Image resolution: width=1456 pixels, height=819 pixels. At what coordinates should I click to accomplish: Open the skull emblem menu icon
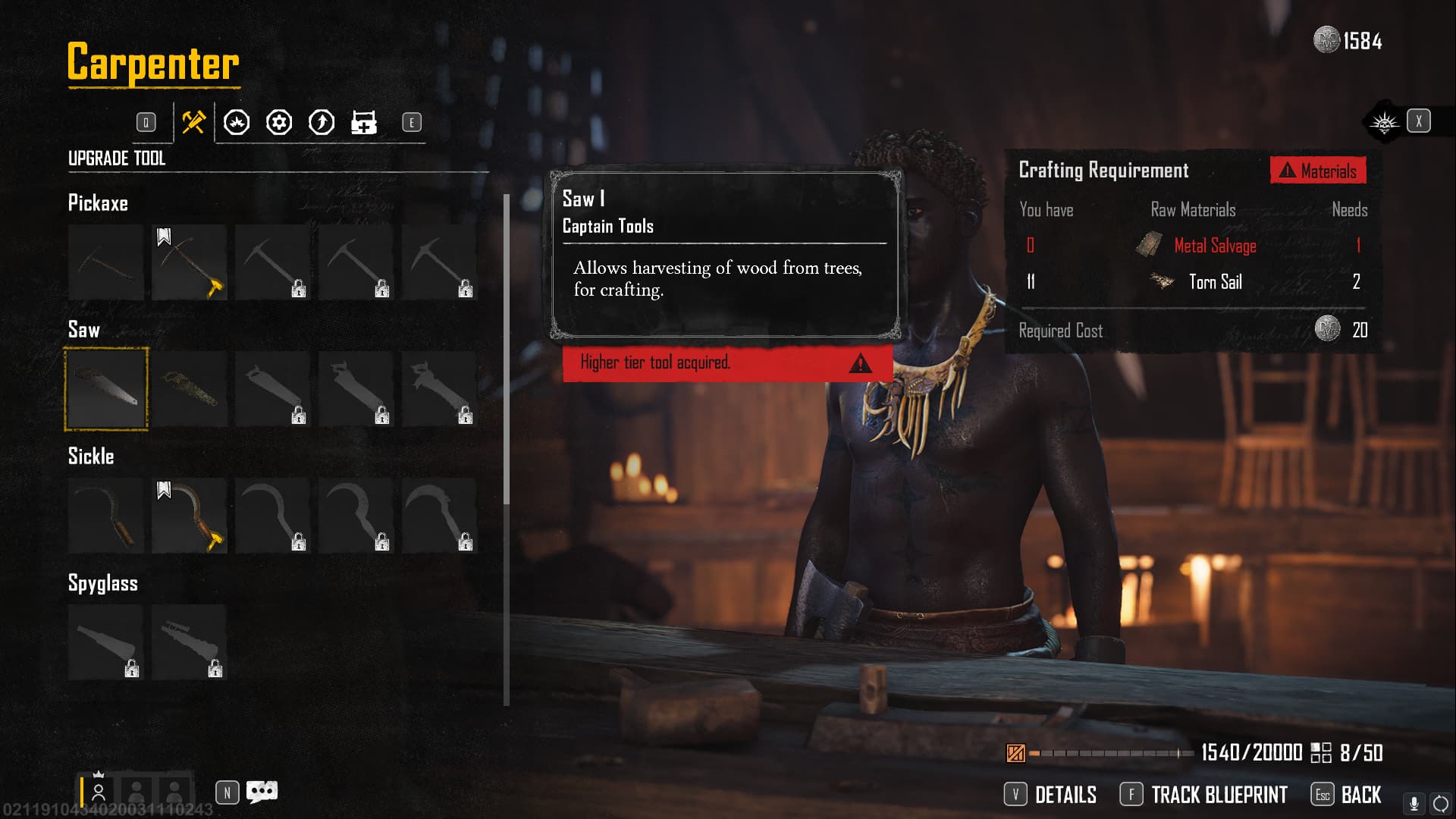point(1384,121)
